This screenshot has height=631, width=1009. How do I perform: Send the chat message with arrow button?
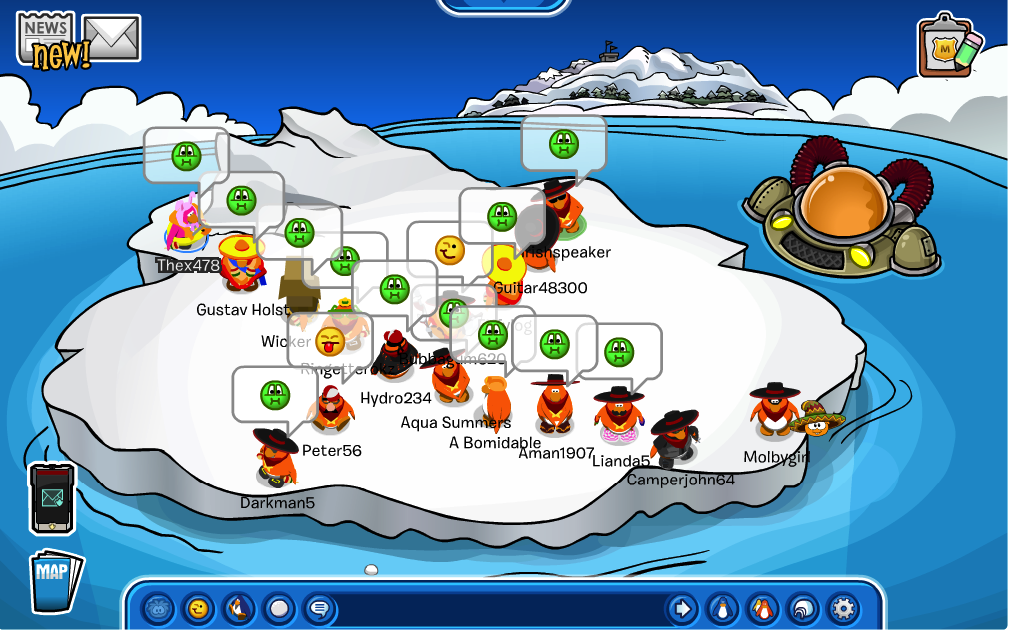tap(682, 607)
